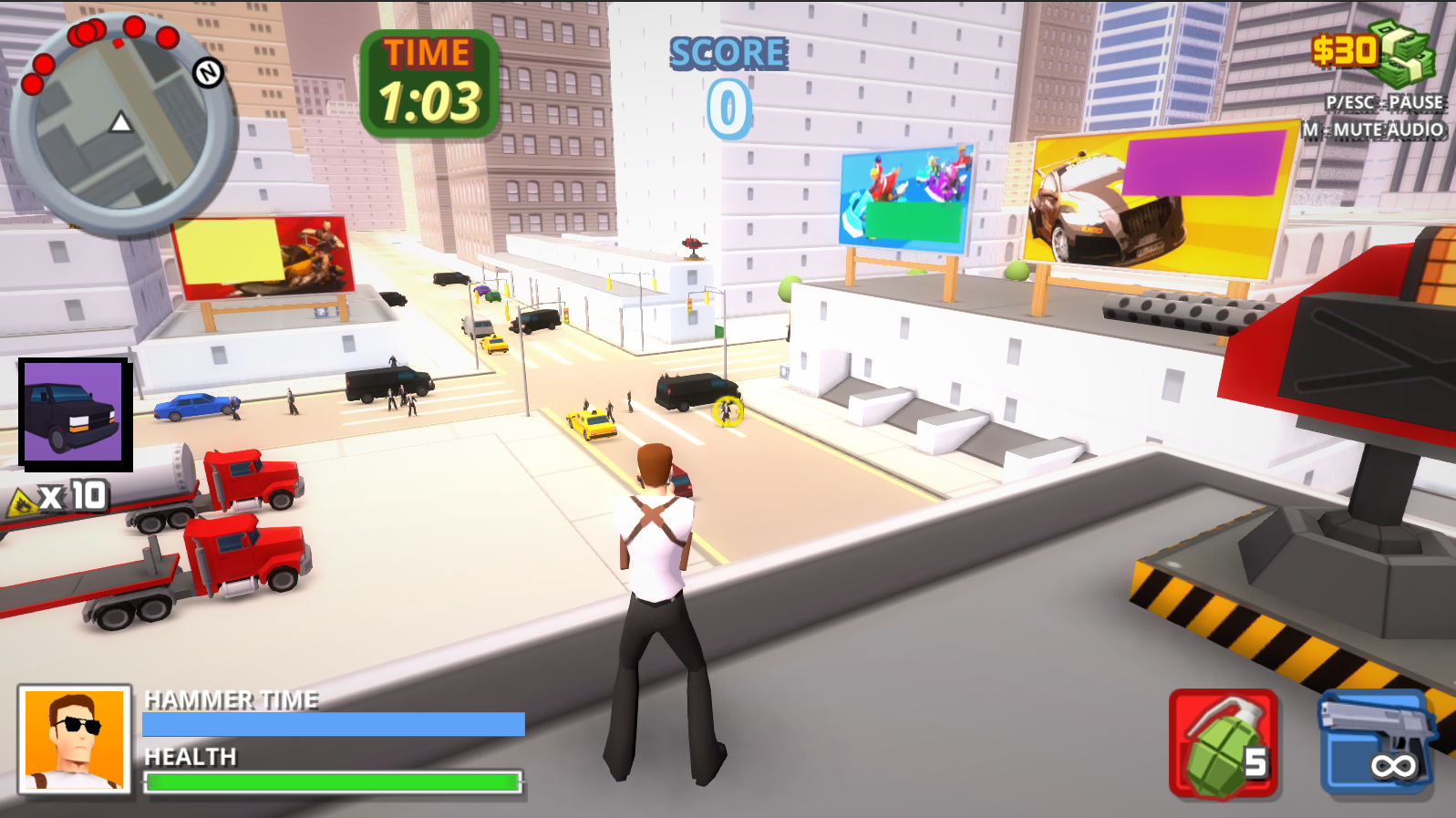Open the black van vehicle thumbnail

[x=73, y=413]
